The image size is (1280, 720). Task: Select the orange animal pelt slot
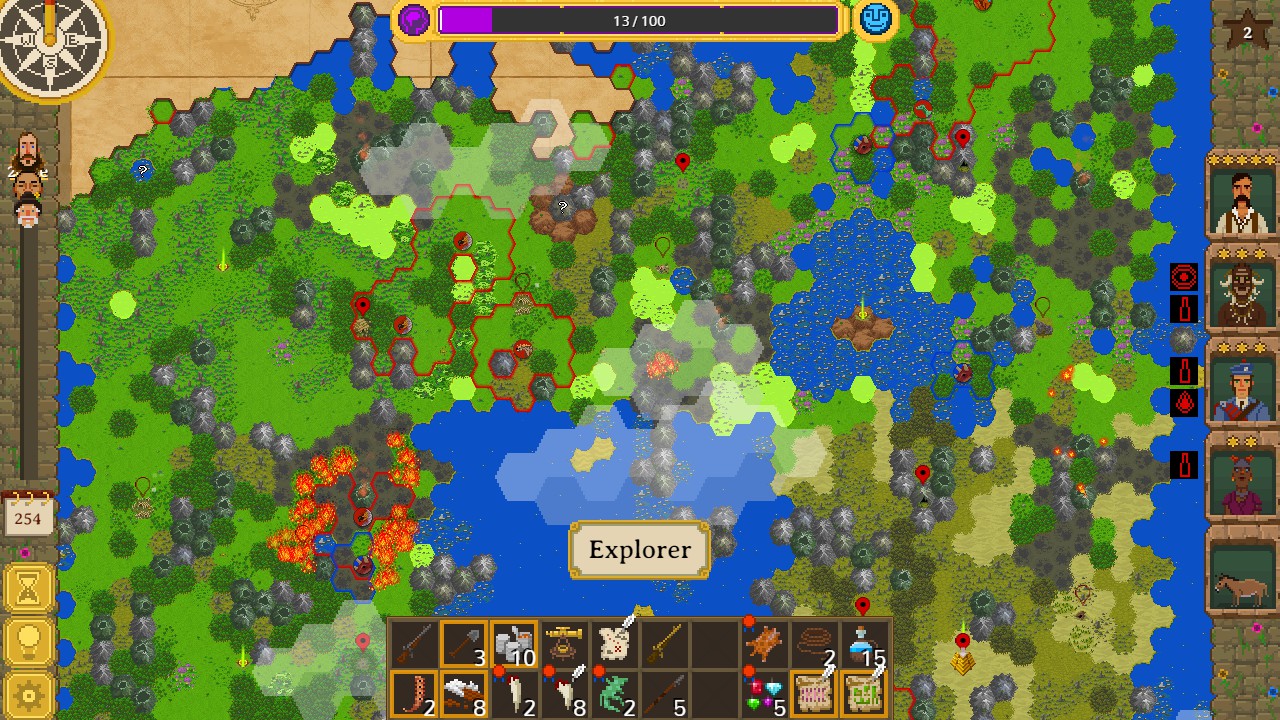coord(765,644)
